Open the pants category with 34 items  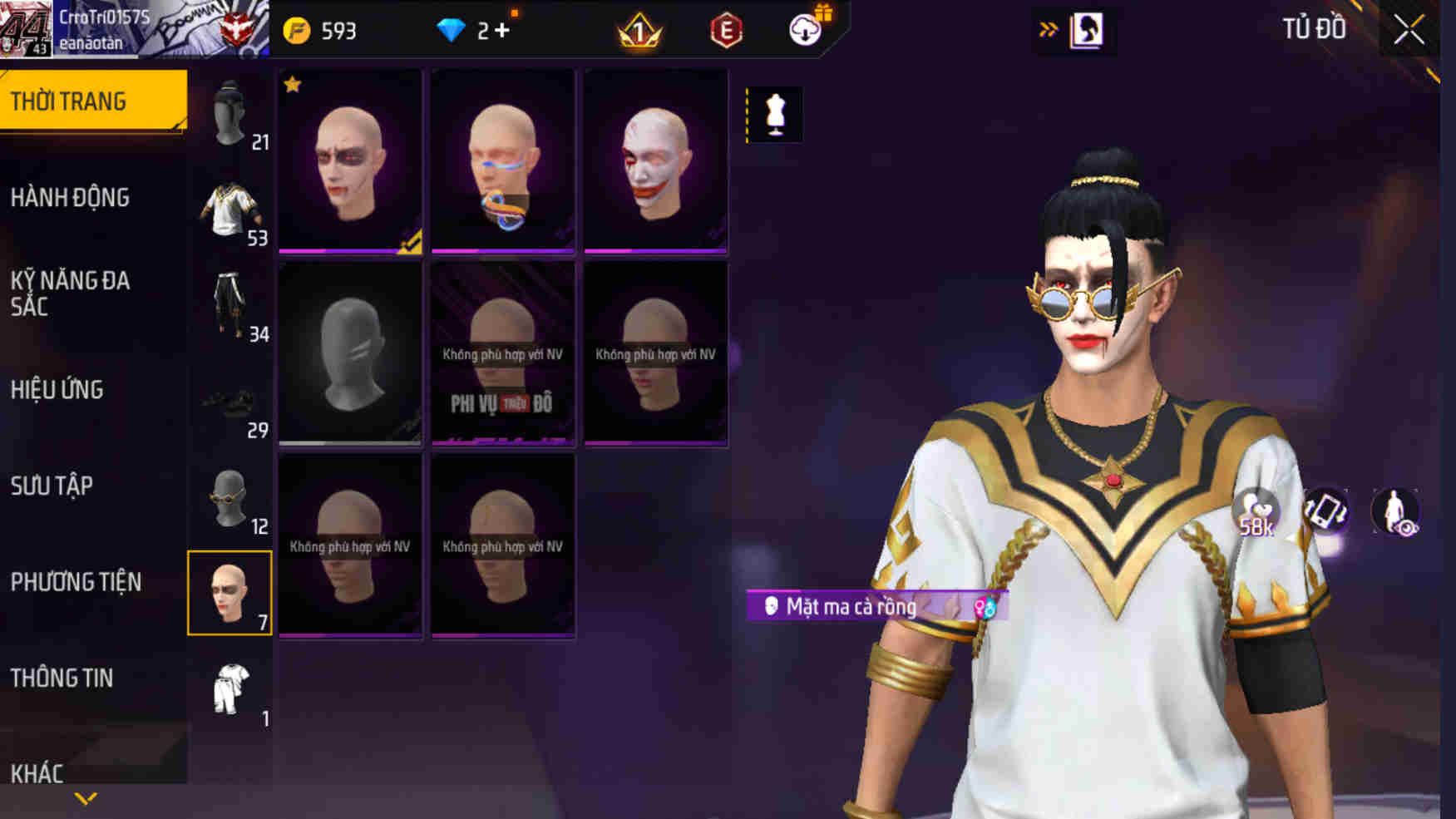[x=230, y=306]
